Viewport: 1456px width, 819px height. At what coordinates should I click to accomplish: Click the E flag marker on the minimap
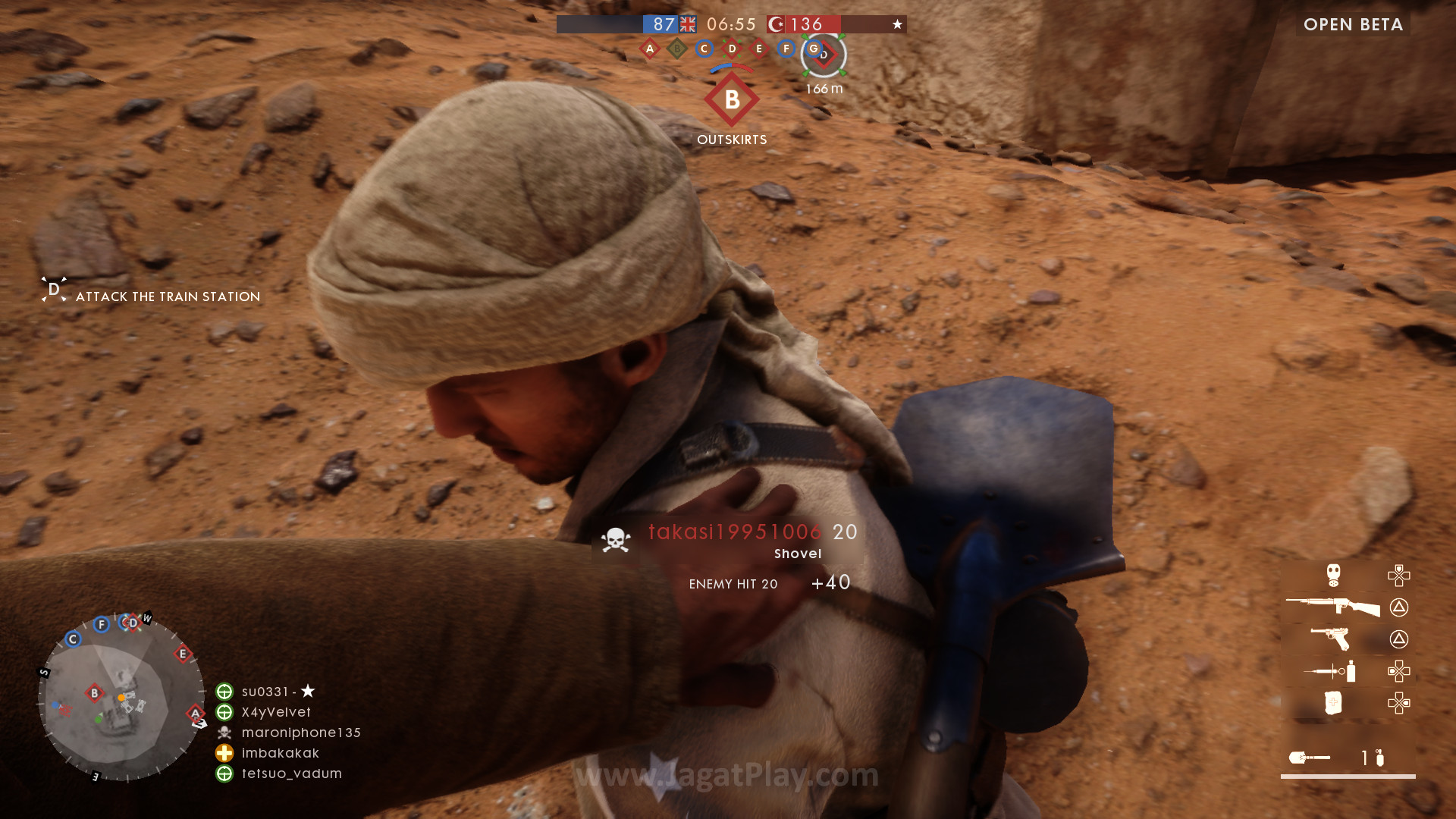(x=183, y=654)
